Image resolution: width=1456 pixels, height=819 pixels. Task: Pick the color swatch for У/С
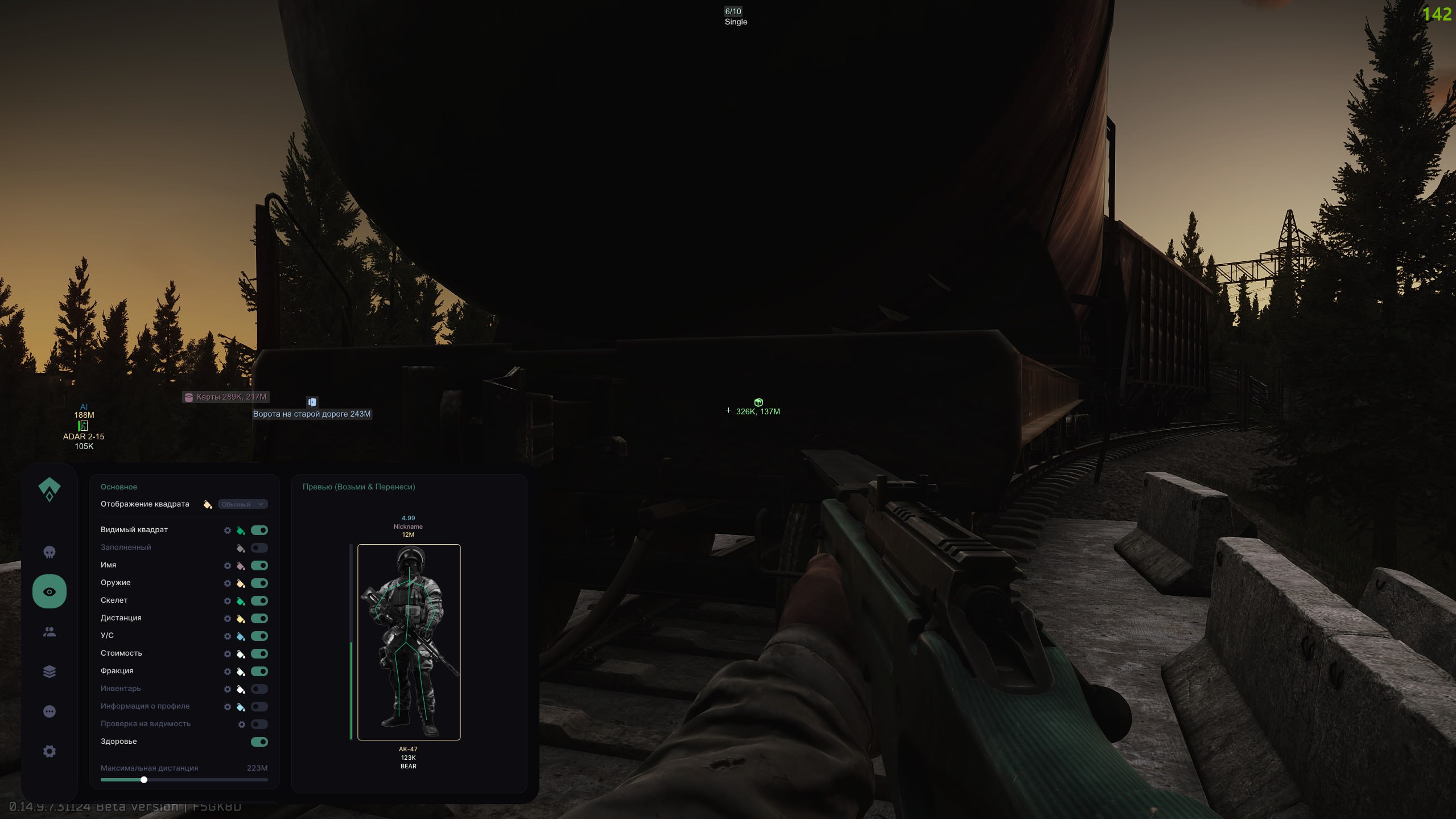pyautogui.click(x=241, y=636)
